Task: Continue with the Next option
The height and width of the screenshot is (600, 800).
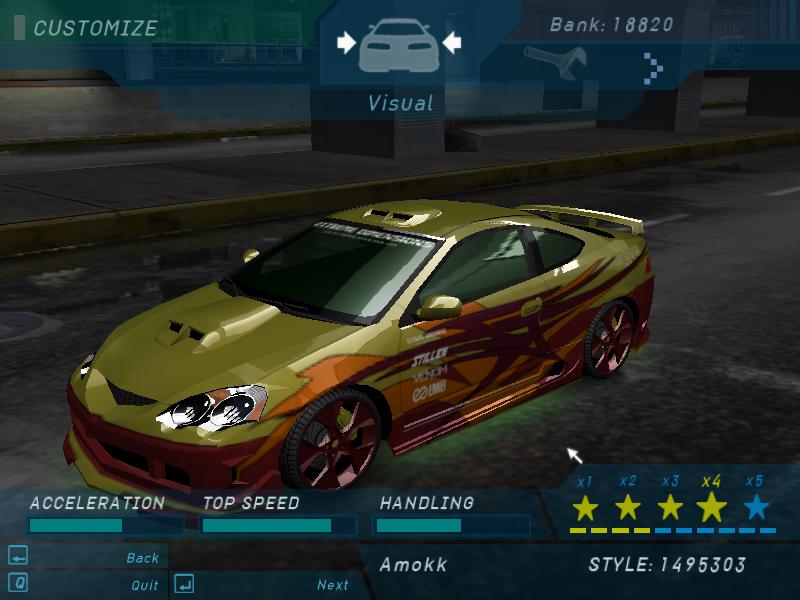Action: click(x=333, y=585)
